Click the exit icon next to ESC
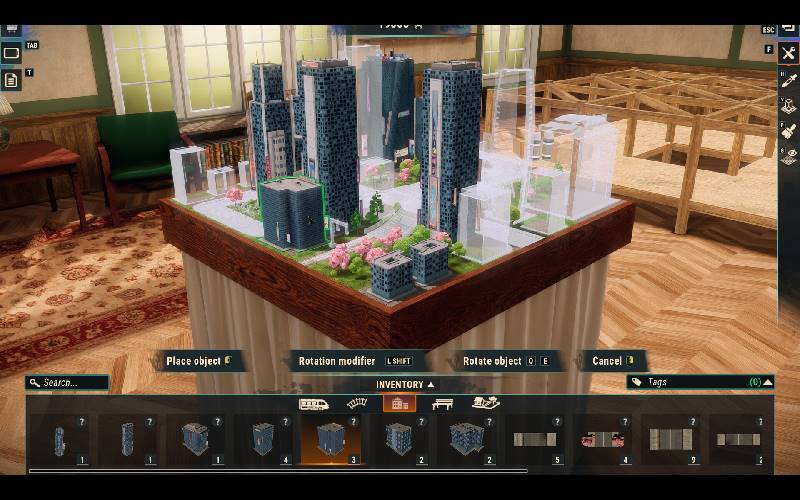The image size is (800, 500). coord(789,29)
